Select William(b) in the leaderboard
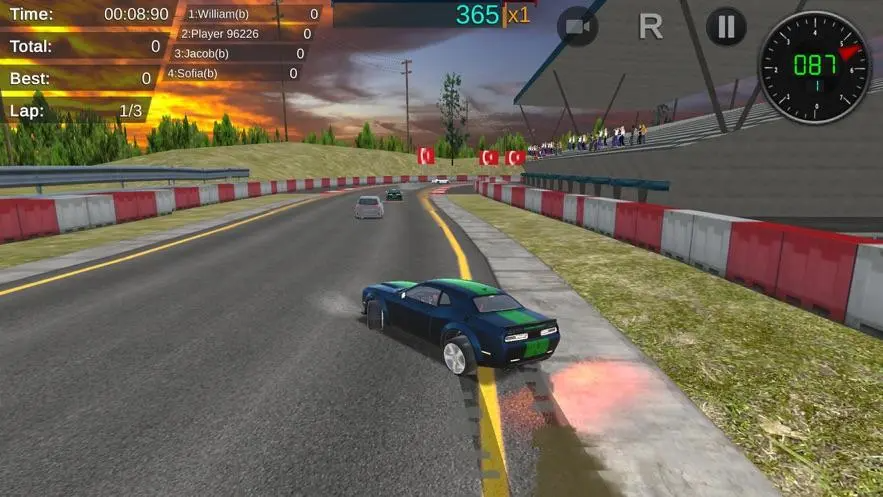 (251, 14)
